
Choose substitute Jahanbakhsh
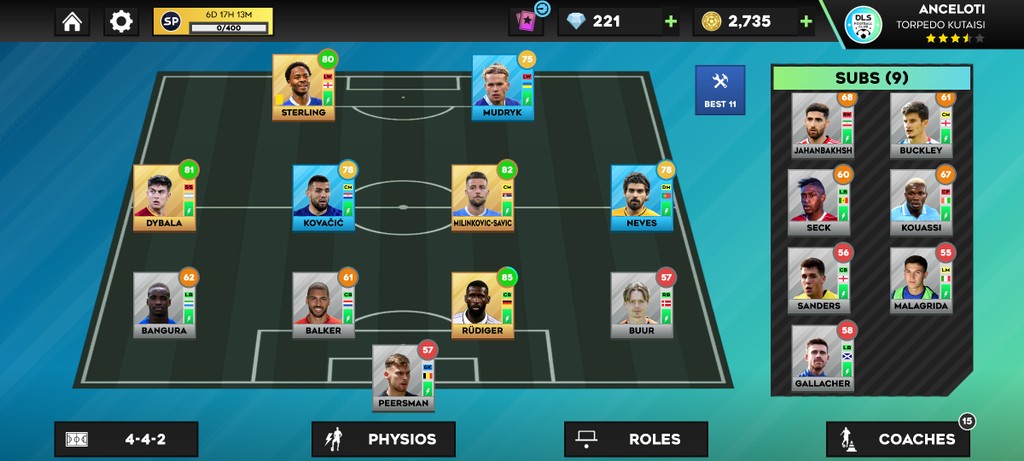tap(823, 125)
